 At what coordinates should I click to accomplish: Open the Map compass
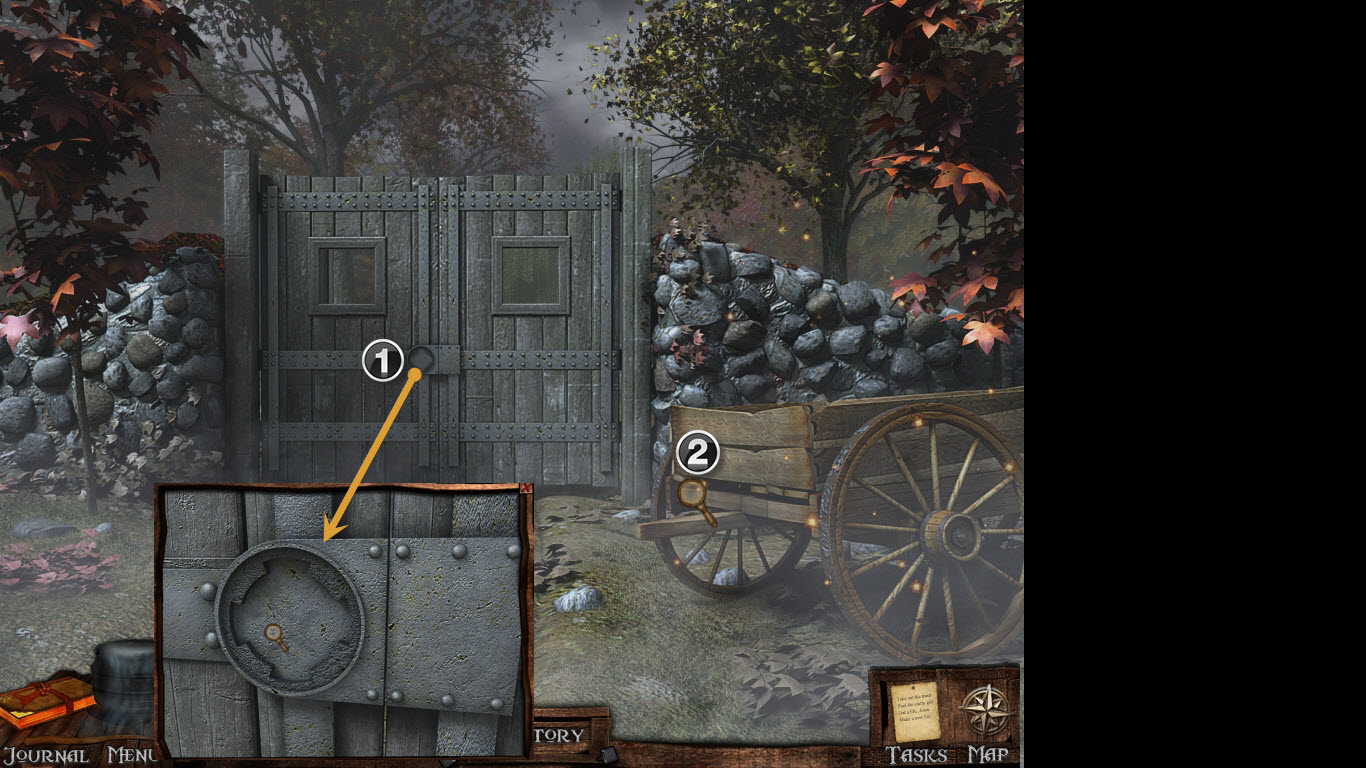985,711
